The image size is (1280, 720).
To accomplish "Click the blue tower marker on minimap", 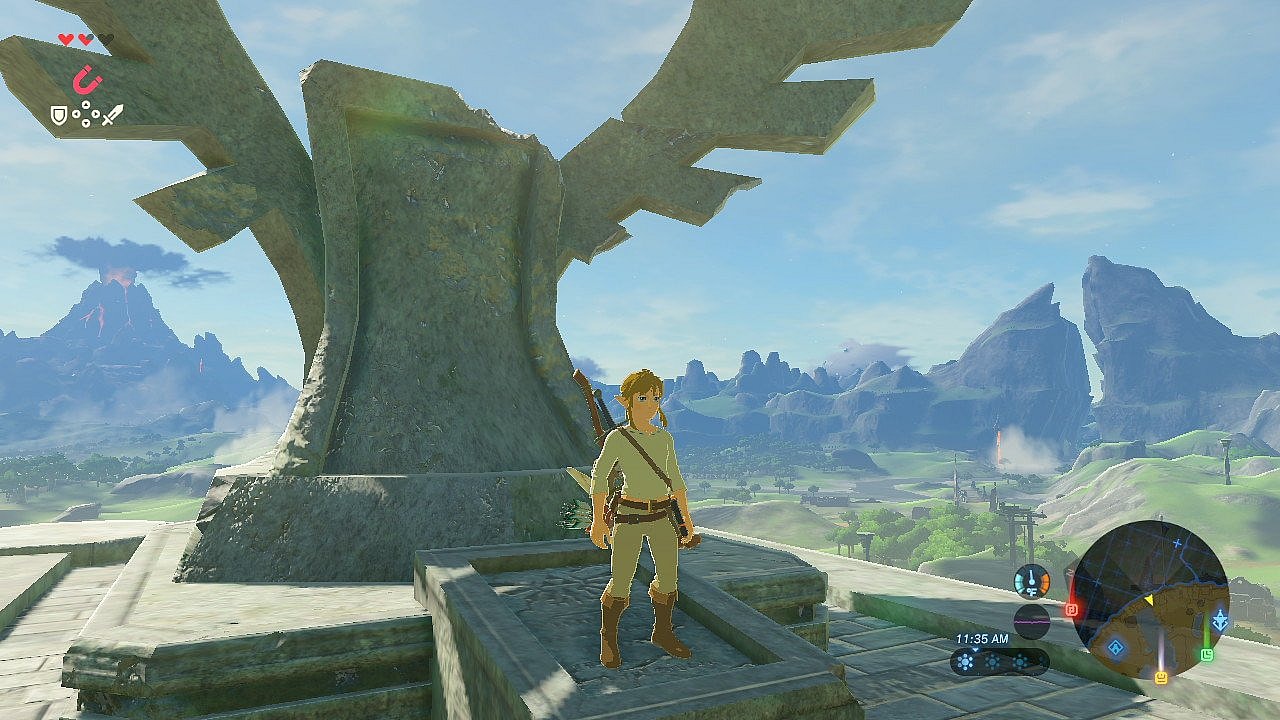I will pos(1220,621).
